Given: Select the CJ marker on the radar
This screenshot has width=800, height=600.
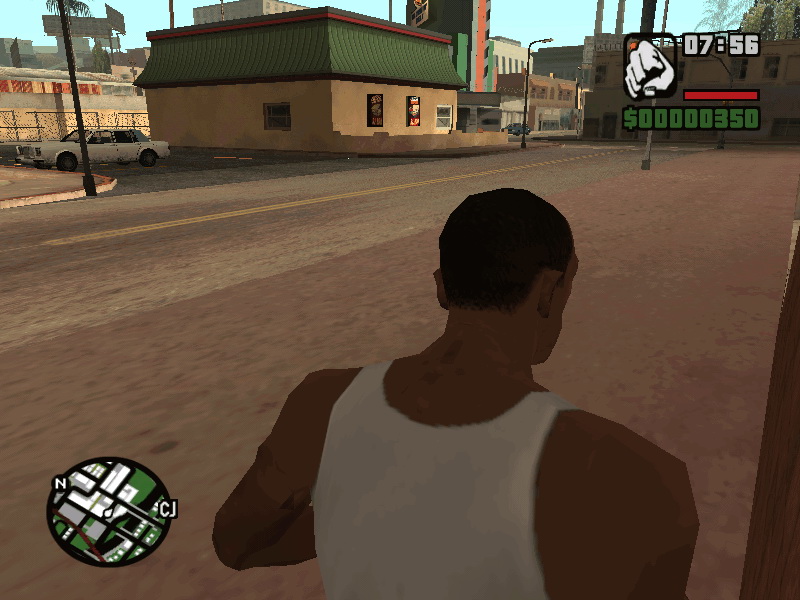Looking at the screenshot, I should [168, 510].
